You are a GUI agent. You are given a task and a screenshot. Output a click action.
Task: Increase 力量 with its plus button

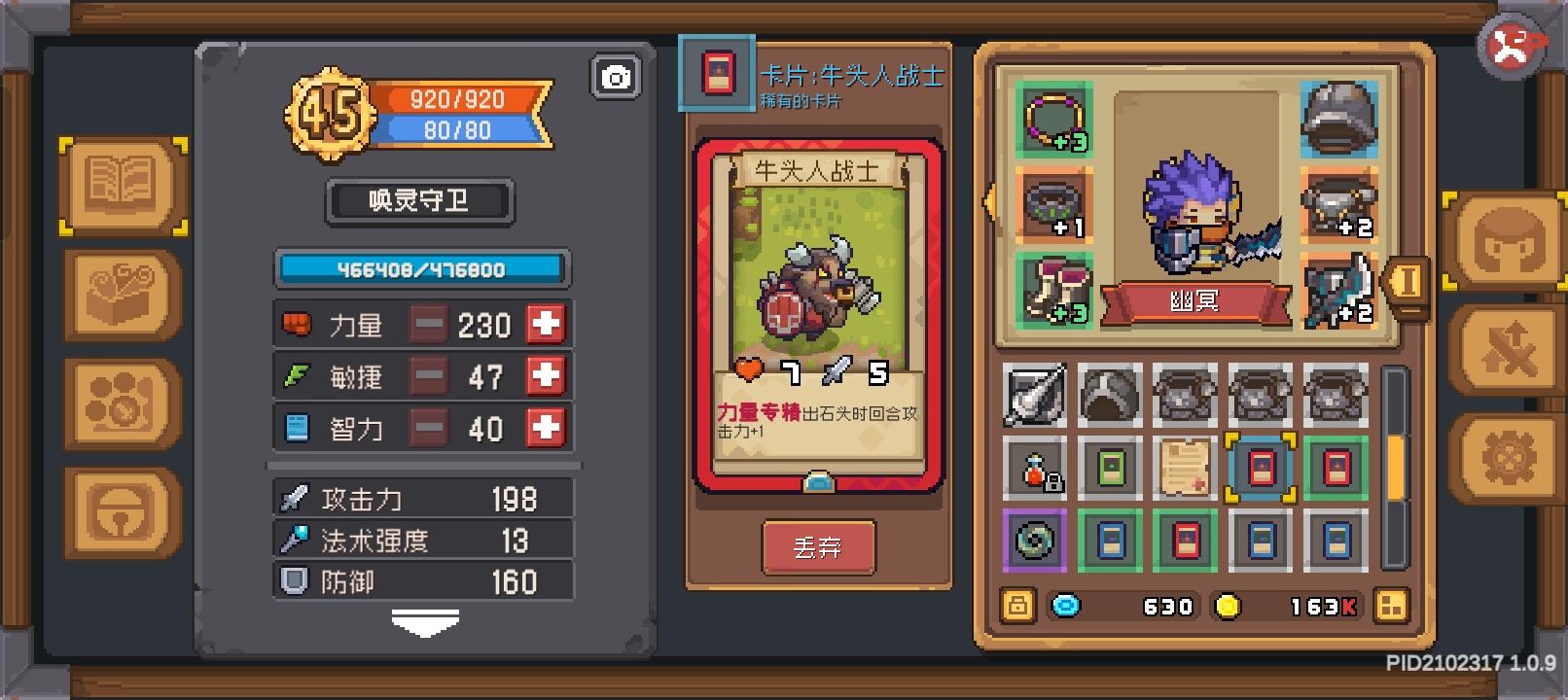coord(545,324)
